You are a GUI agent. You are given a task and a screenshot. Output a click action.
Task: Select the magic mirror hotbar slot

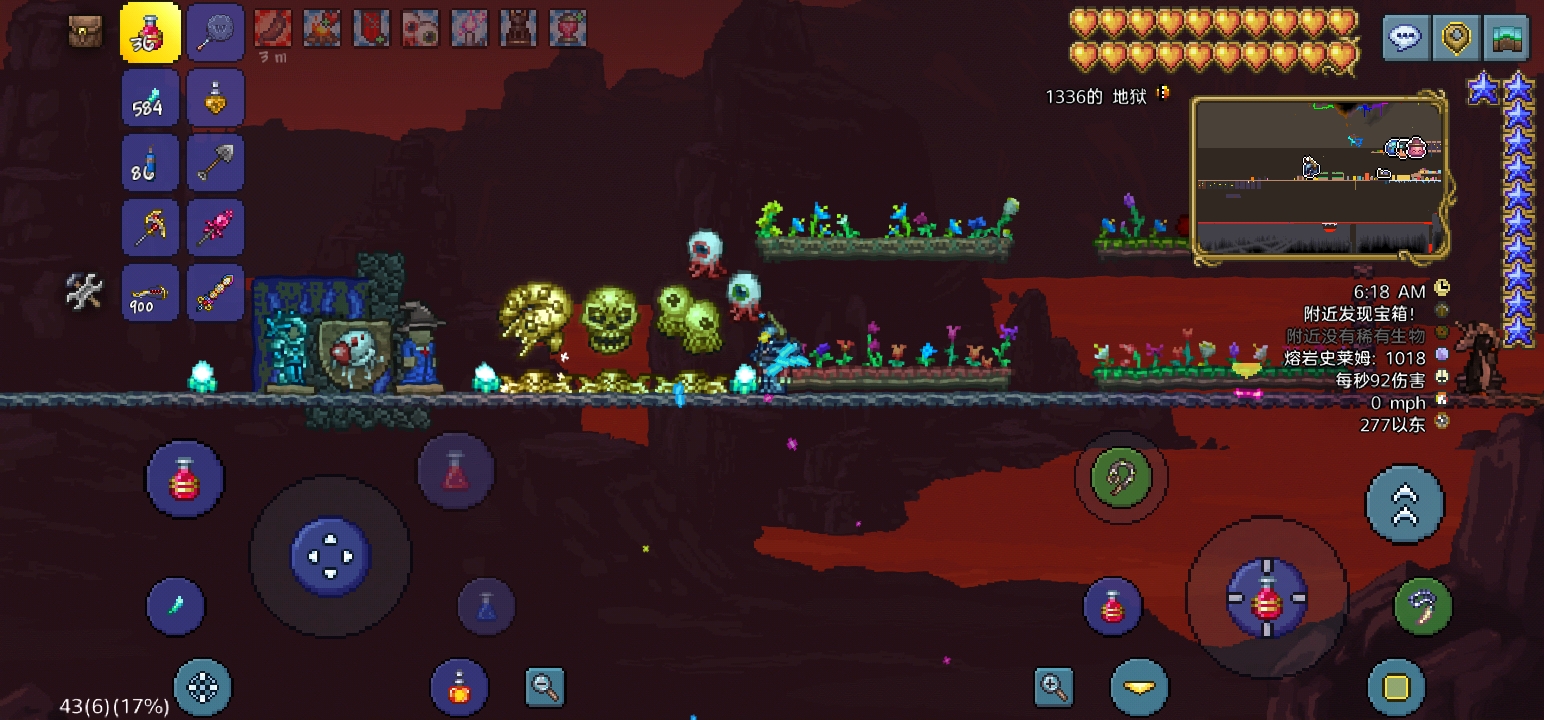215,32
